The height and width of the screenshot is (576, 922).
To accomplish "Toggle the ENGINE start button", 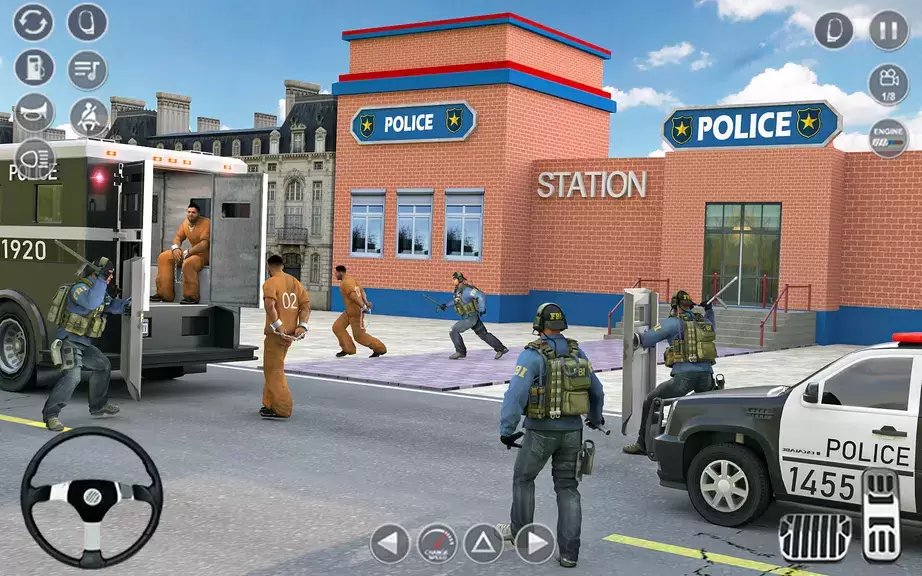I will (888, 138).
